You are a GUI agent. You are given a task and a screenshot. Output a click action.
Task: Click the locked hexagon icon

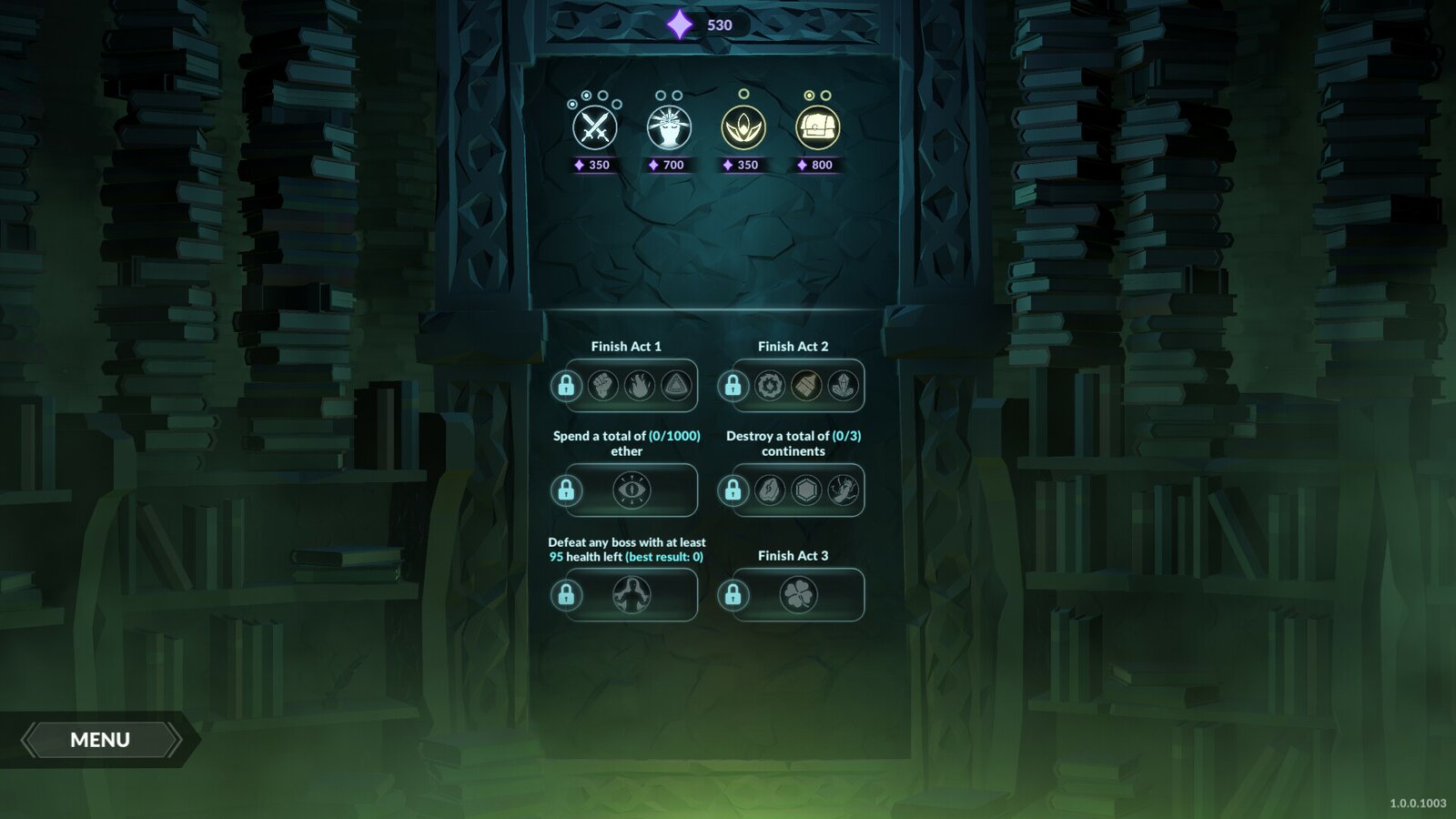pos(806,490)
